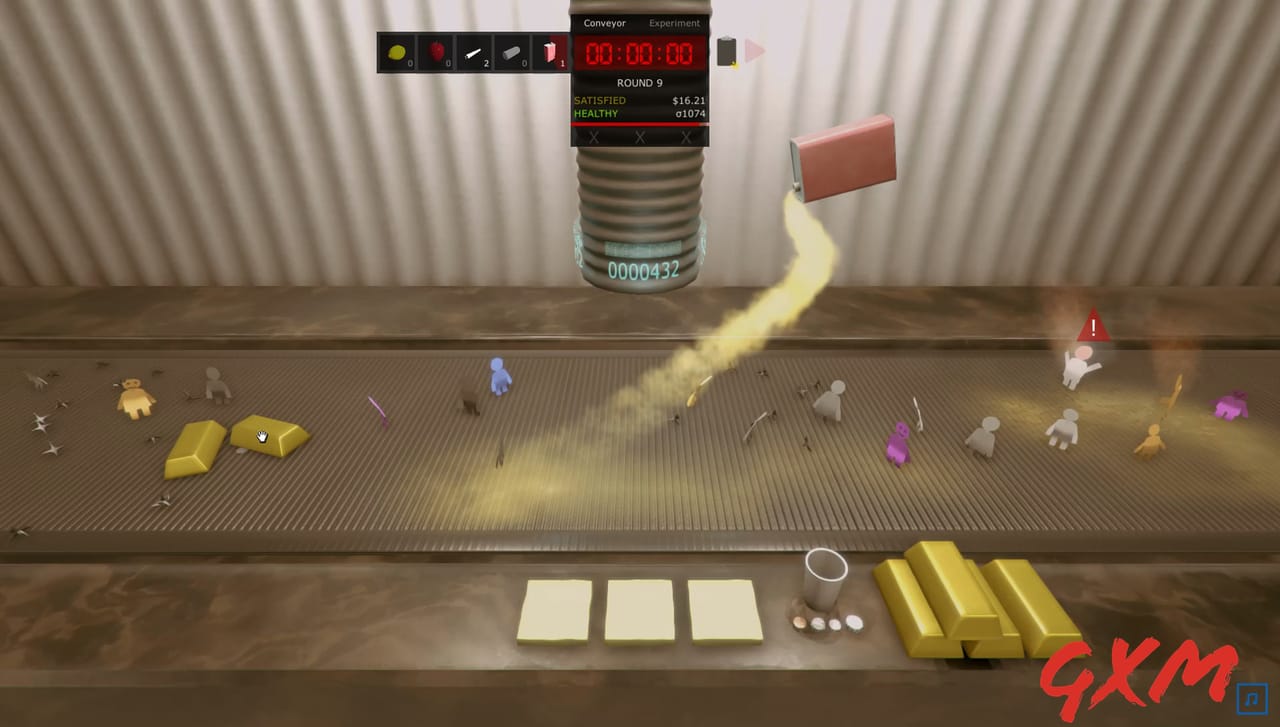Click the SATISFIED $16.21 readout
The height and width of the screenshot is (727, 1280).
[x=640, y=100]
